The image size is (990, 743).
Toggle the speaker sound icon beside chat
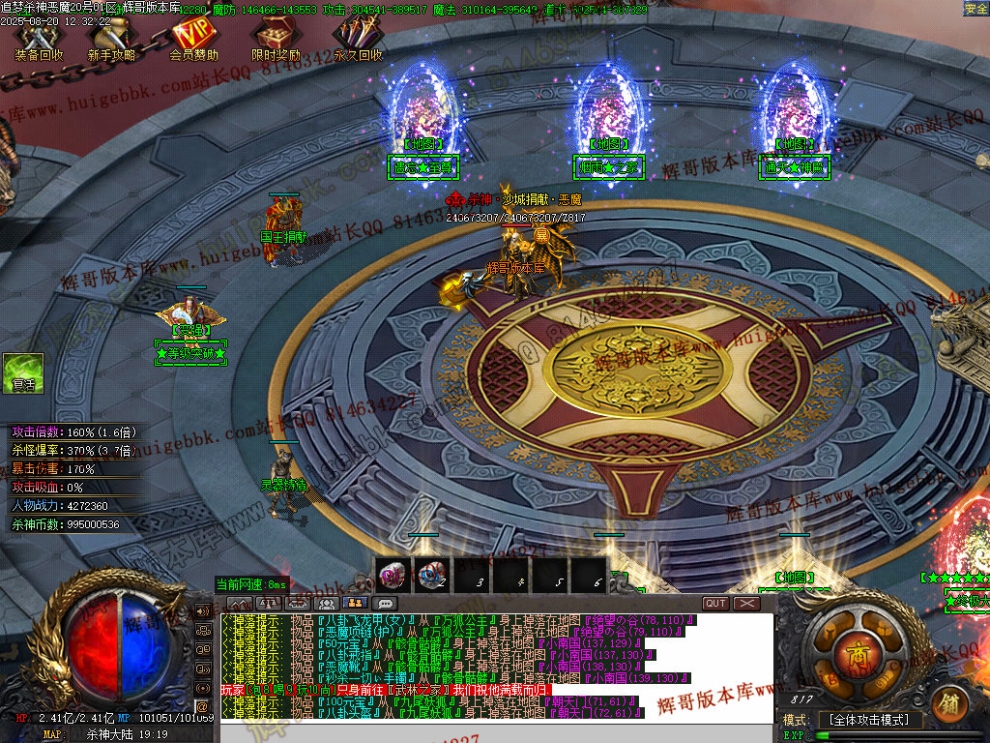tap(202, 611)
